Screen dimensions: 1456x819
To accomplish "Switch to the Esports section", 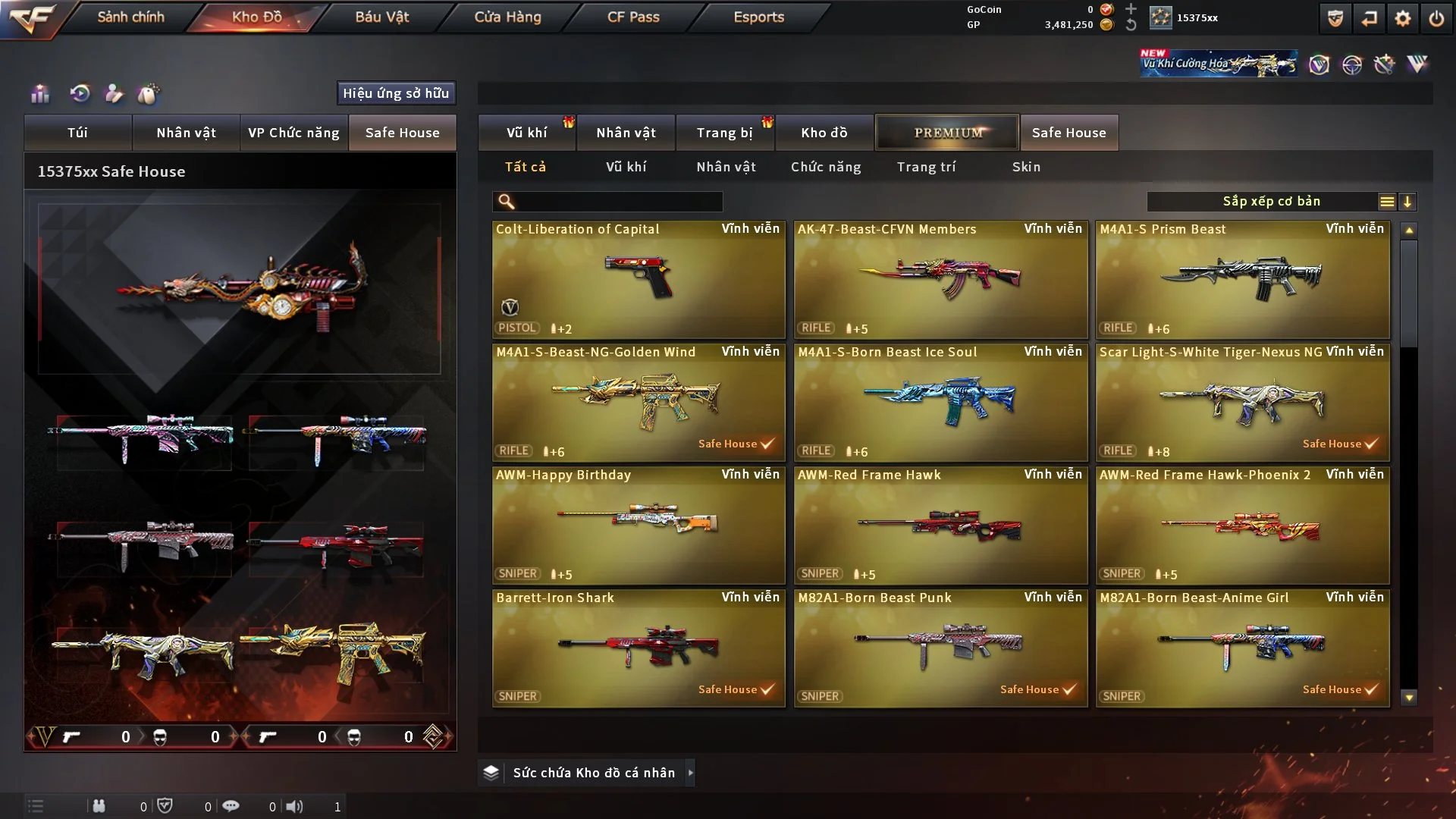I will [x=758, y=17].
